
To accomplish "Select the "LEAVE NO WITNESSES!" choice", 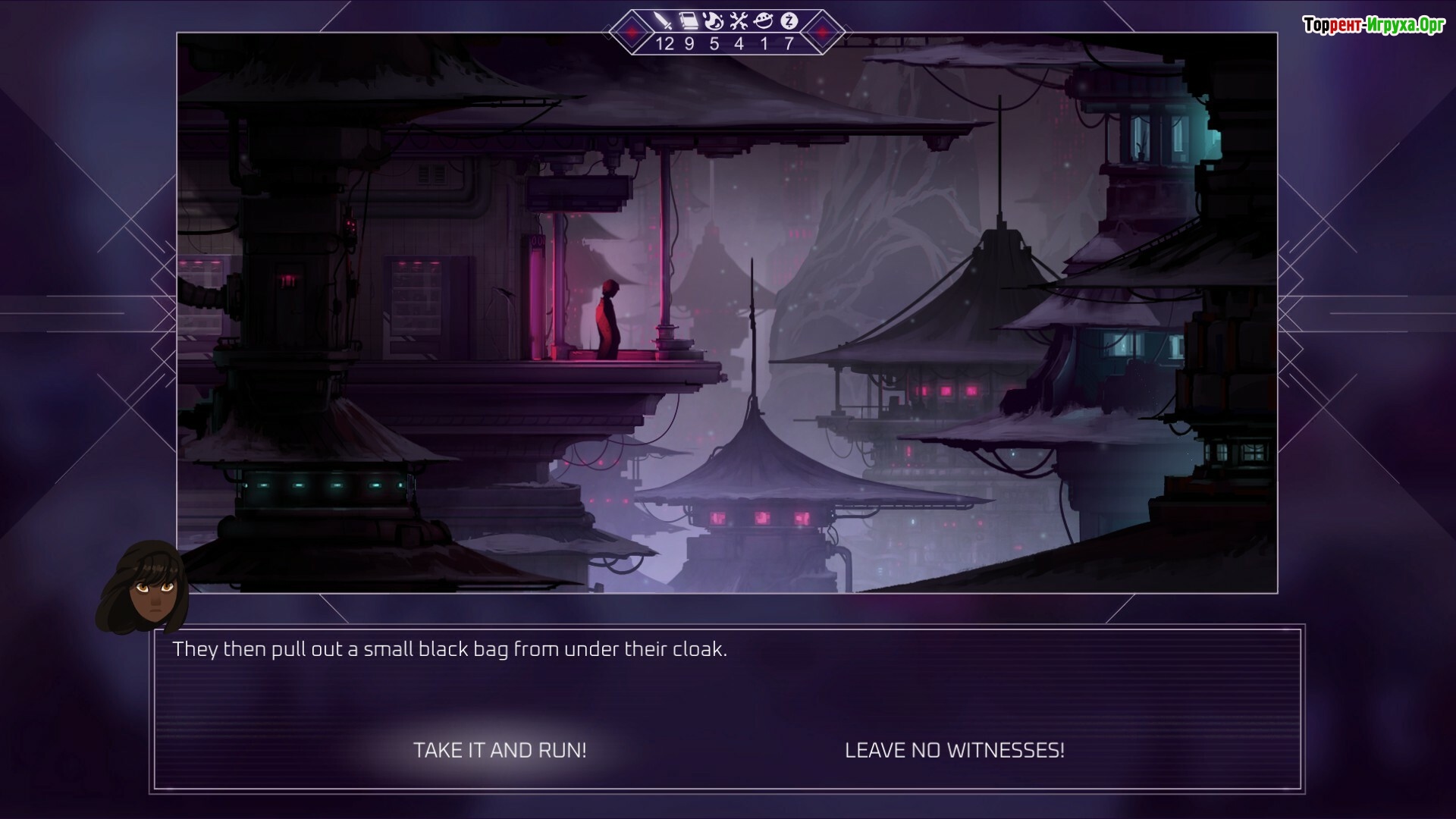I will click(954, 750).
